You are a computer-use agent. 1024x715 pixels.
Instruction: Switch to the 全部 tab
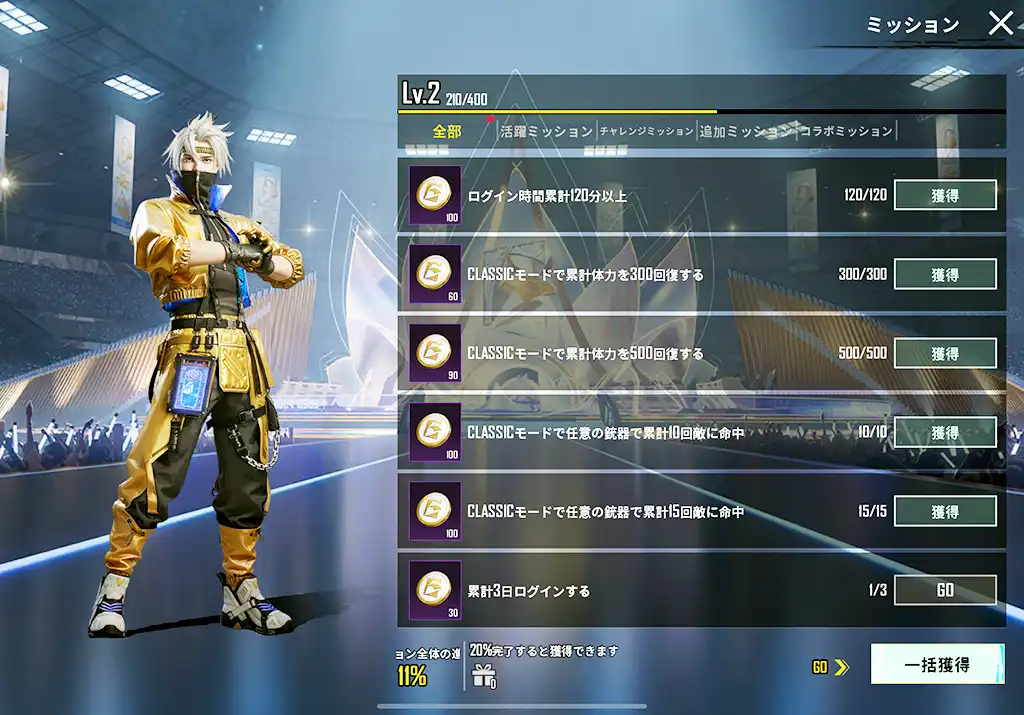[x=447, y=131]
